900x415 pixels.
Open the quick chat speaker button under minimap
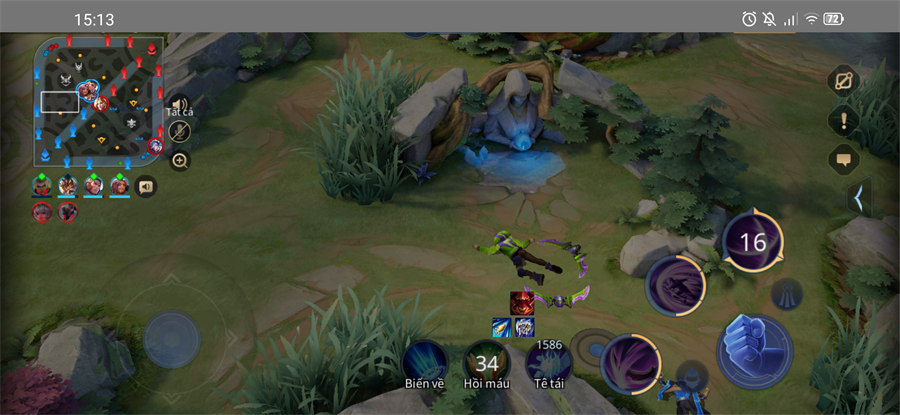coord(146,186)
